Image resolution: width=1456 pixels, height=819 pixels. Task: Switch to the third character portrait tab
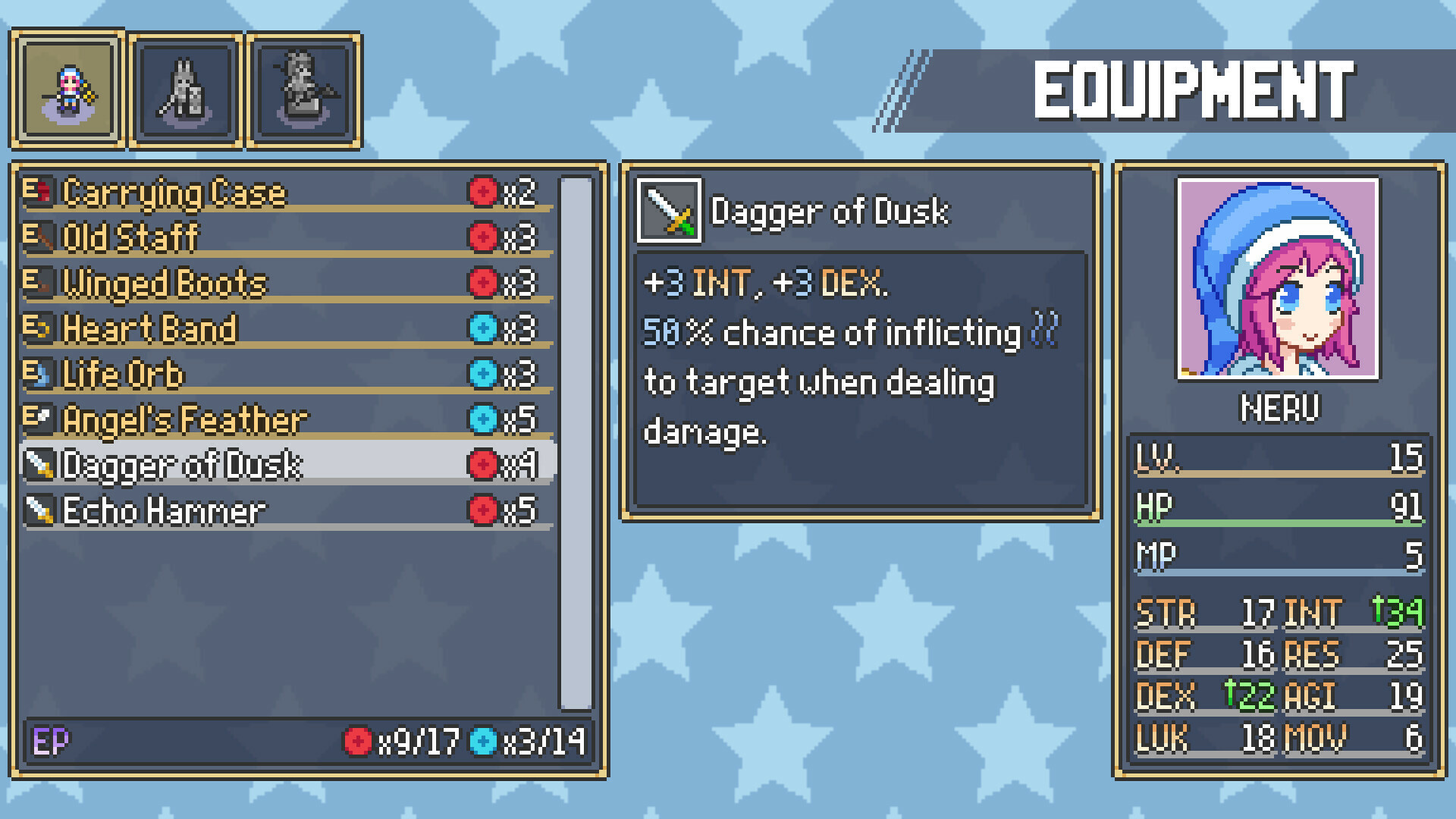pyautogui.click(x=303, y=87)
